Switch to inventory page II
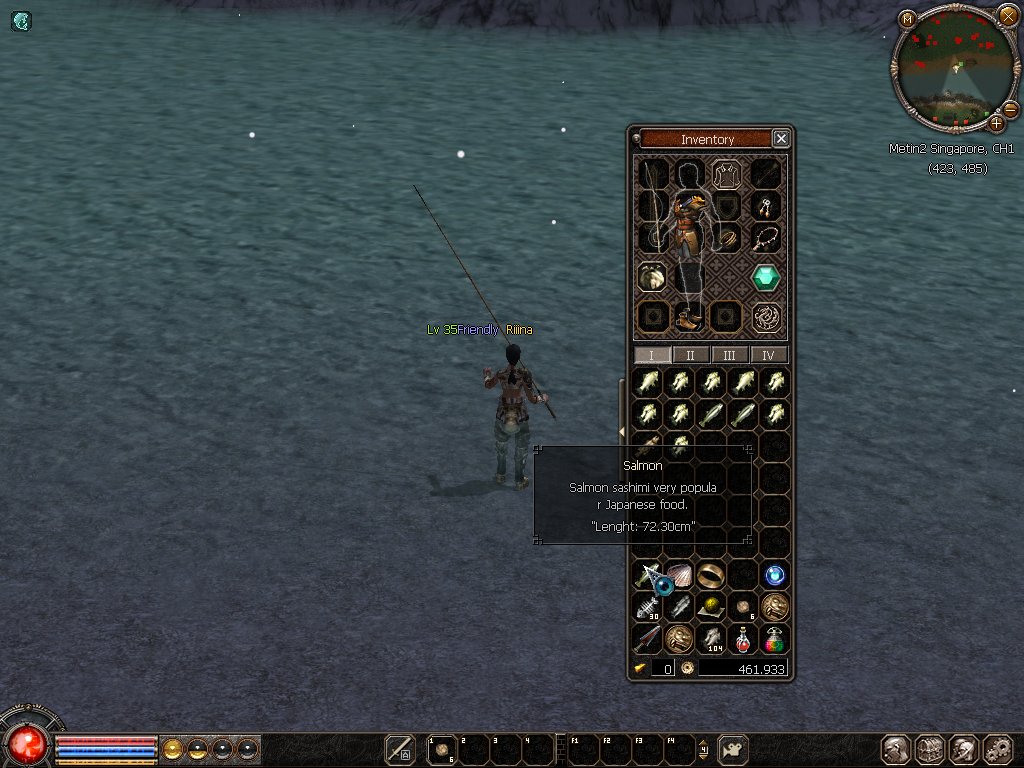 tap(691, 355)
